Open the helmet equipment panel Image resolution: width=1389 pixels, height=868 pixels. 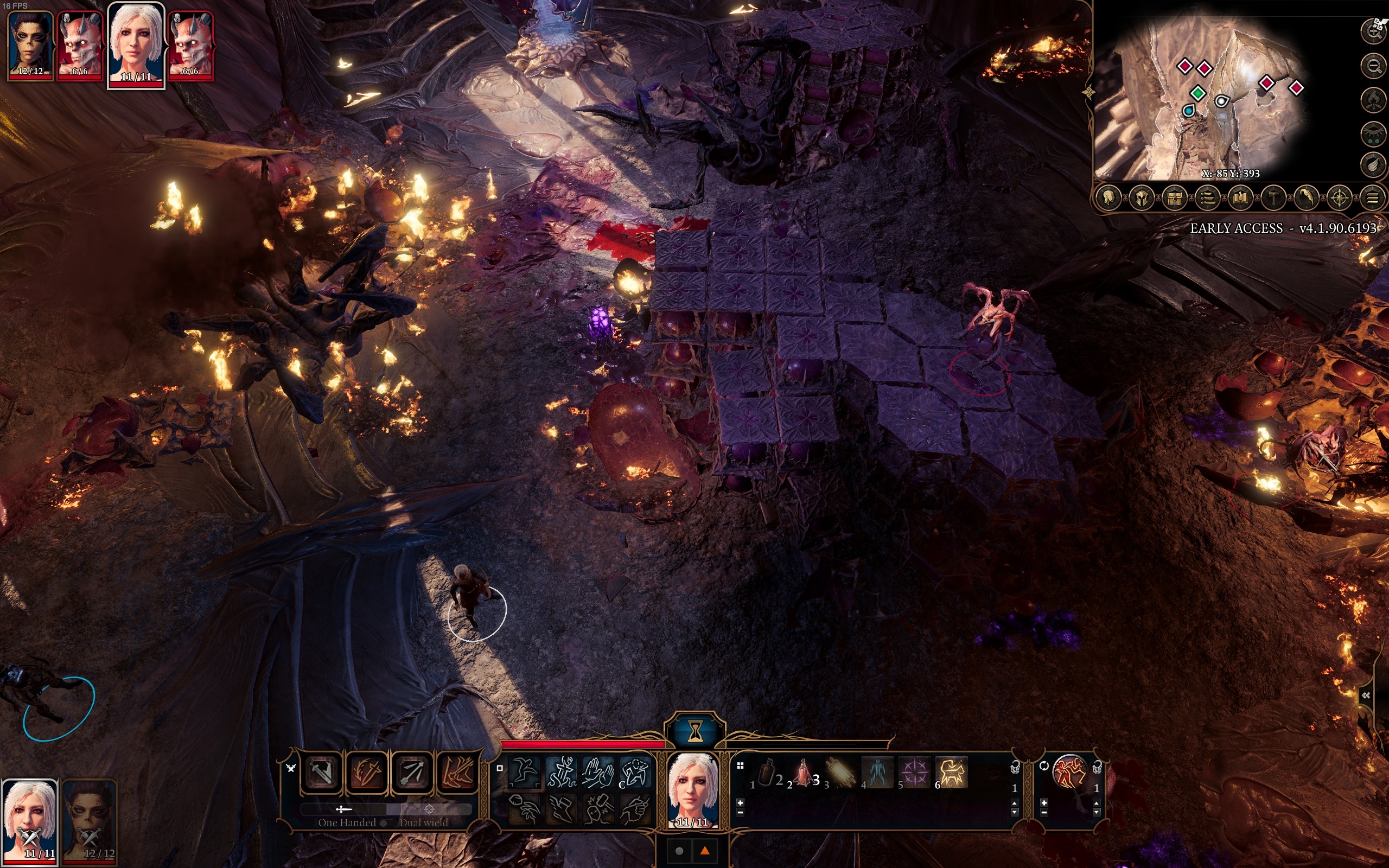(x=1141, y=199)
